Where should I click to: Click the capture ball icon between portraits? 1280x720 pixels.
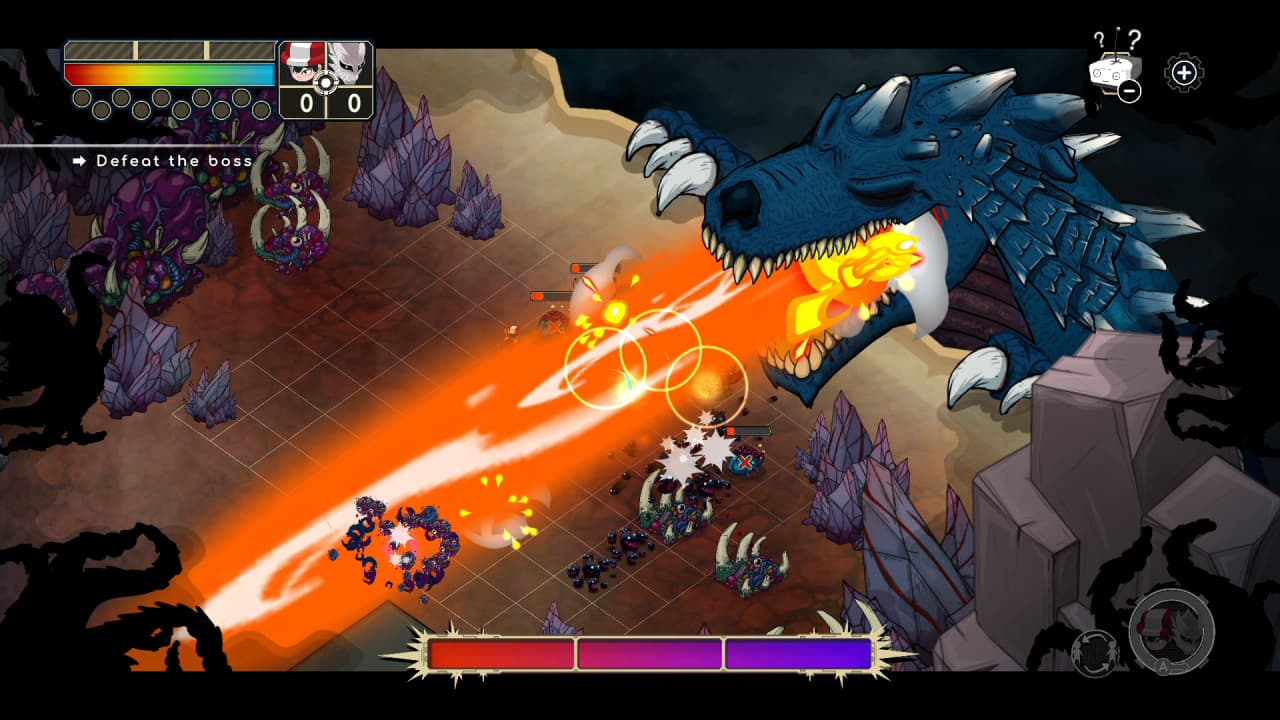coord(324,82)
